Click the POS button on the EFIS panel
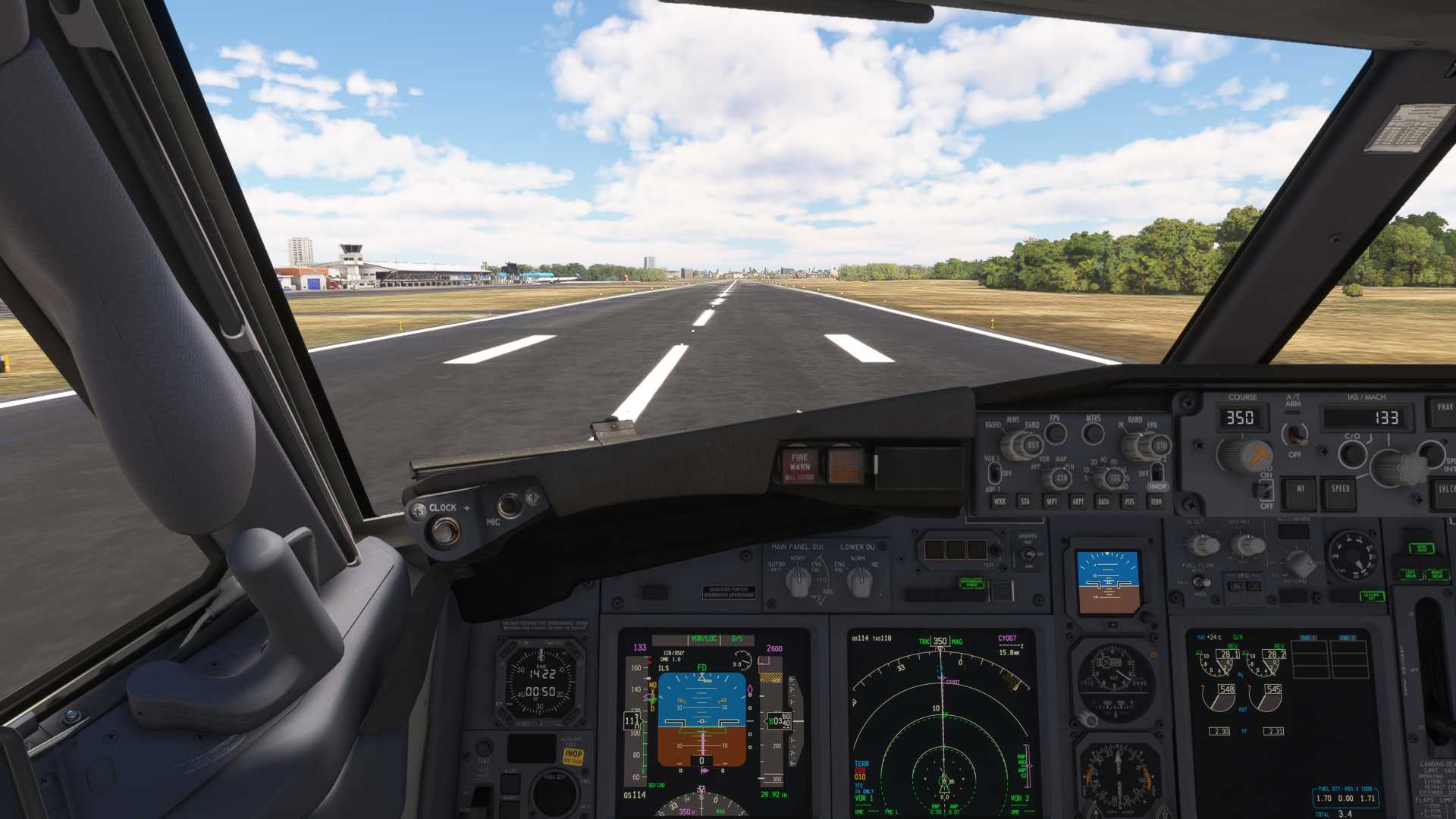This screenshot has height=819, width=1456. (1130, 501)
